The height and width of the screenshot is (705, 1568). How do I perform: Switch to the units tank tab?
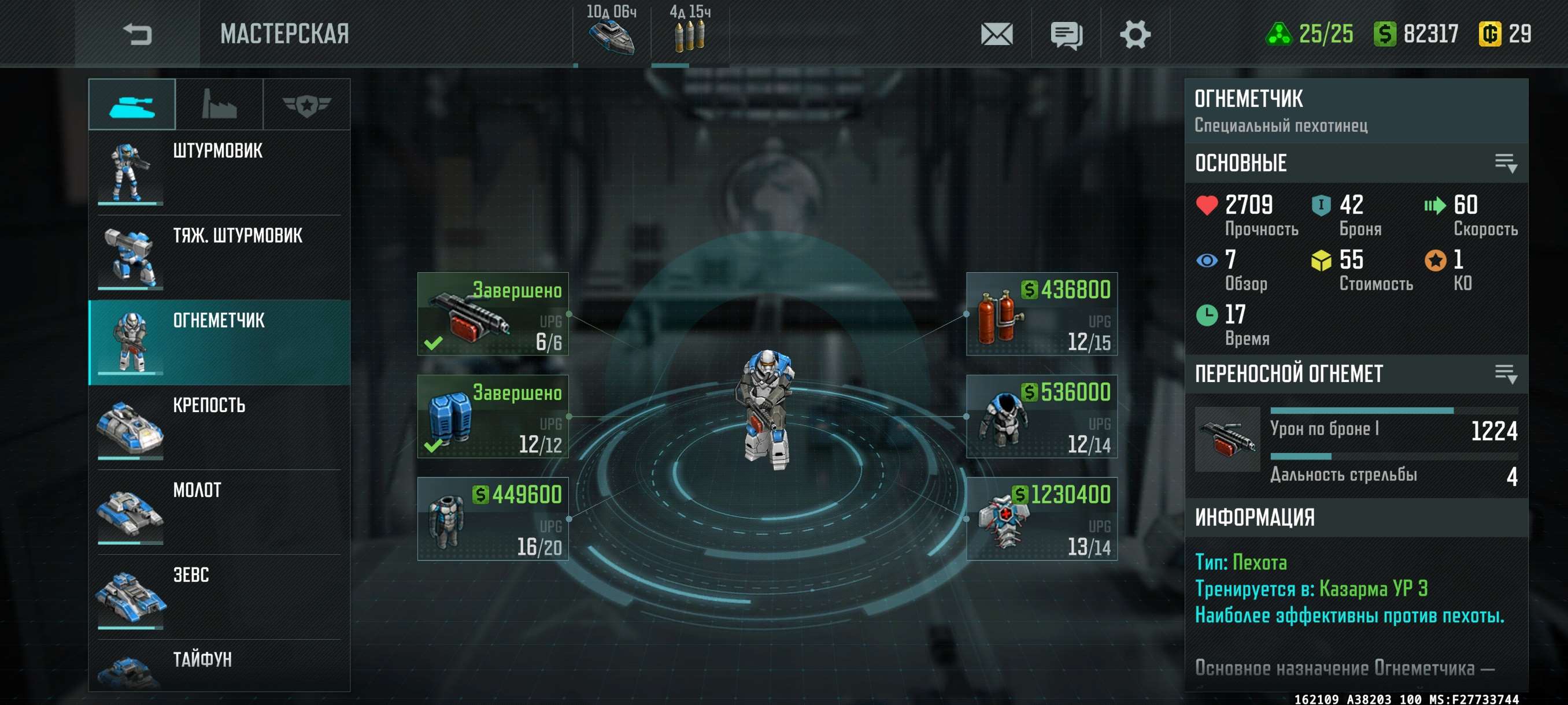tap(132, 105)
